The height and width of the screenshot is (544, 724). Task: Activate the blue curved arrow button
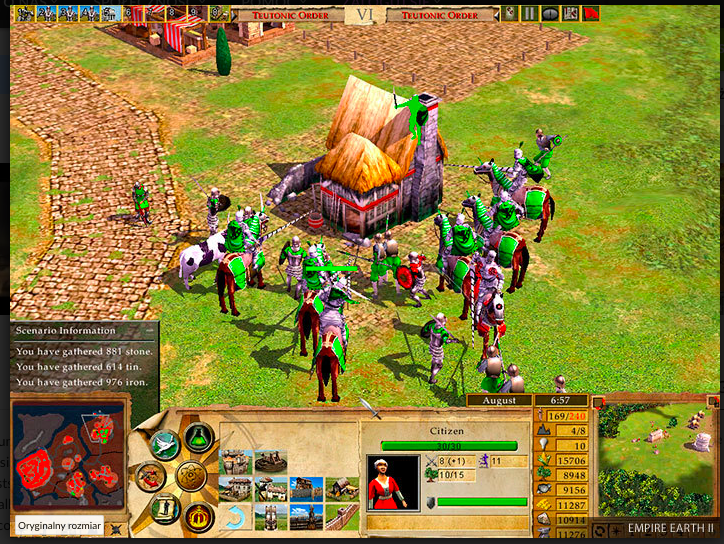236,517
